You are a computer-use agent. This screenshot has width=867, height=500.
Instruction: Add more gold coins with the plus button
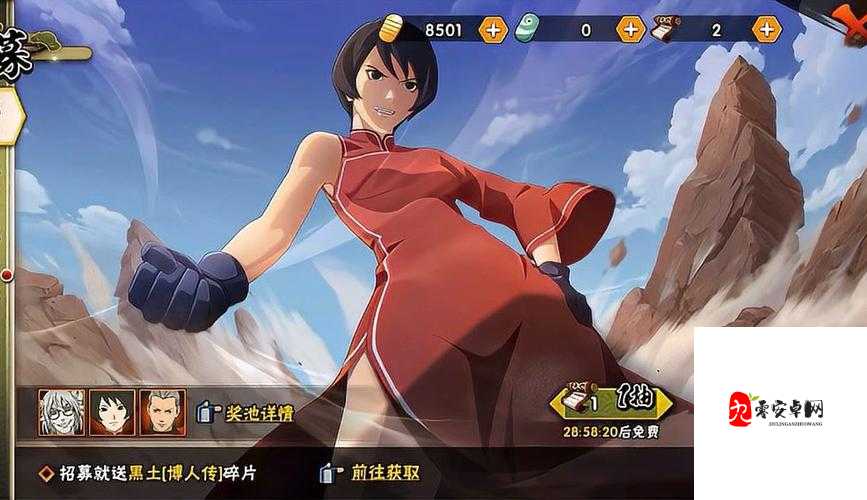[x=493, y=30]
